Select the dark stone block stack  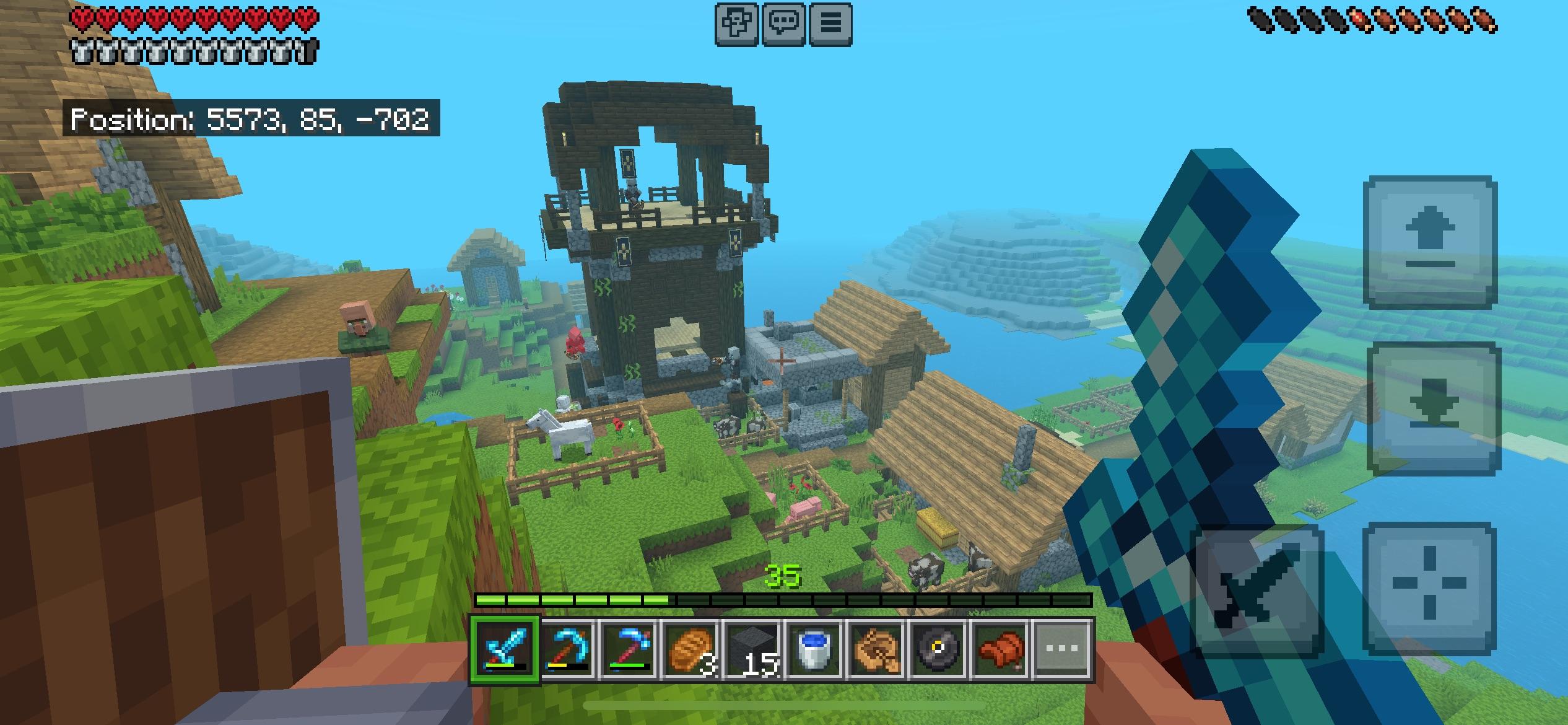[753, 649]
